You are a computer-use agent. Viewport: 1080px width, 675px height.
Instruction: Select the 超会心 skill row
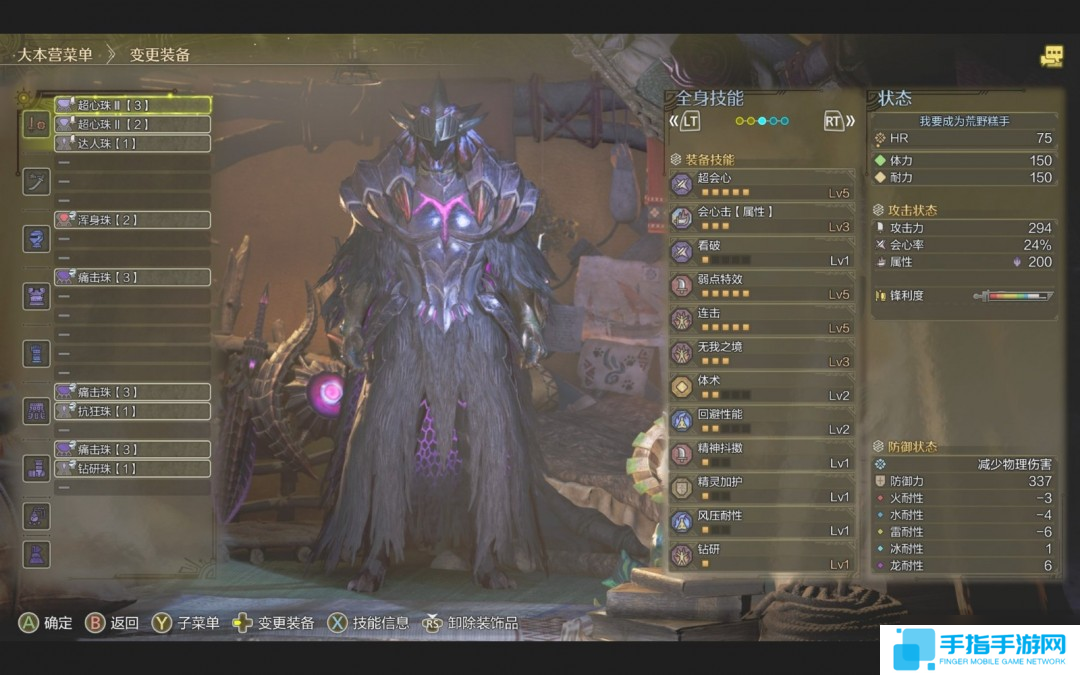pyautogui.click(x=762, y=184)
